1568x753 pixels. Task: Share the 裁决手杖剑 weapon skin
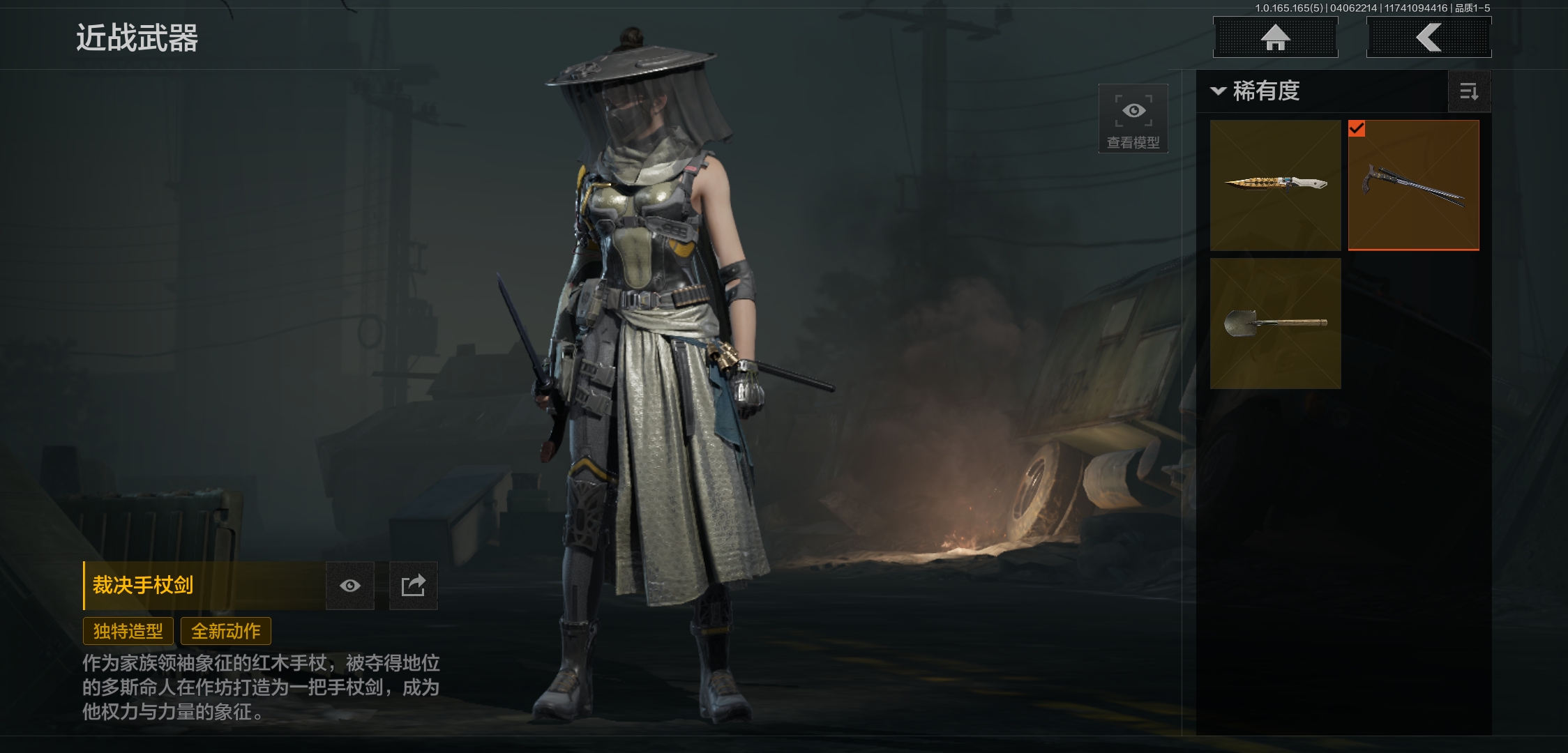point(413,586)
